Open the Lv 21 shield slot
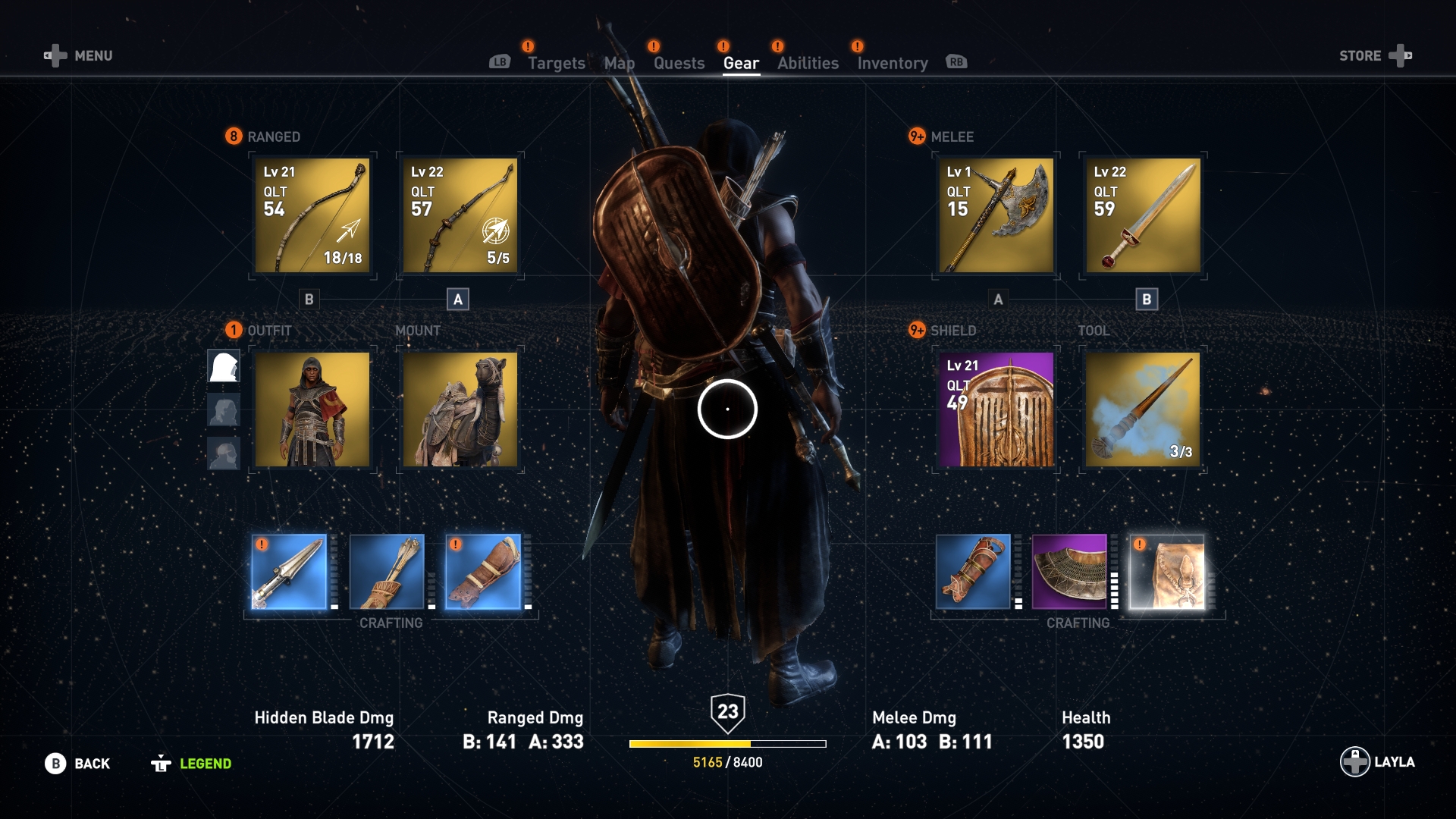This screenshot has height=819, width=1456. pyautogui.click(x=994, y=409)
